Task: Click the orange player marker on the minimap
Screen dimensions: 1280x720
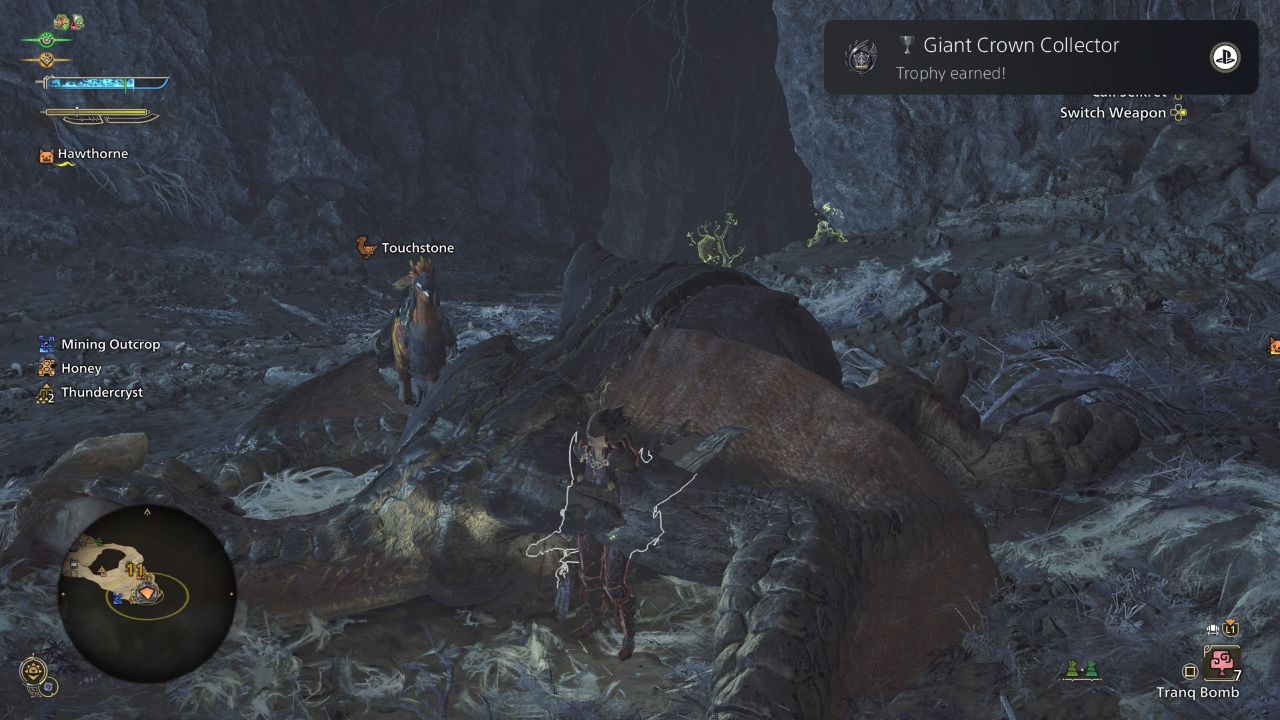Action: (x=148, y=593)
